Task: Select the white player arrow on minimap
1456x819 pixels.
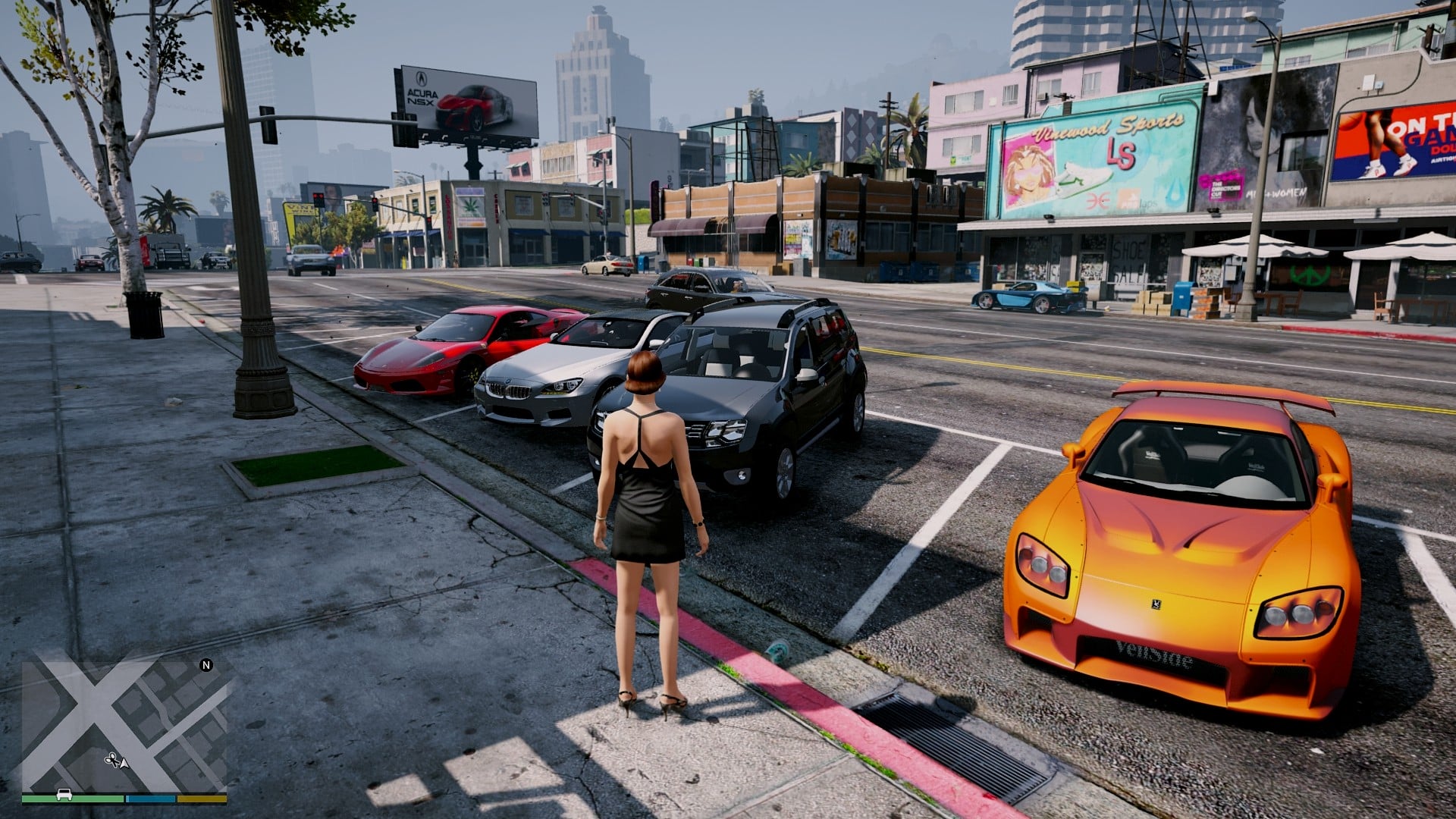Action: (124, 761)
